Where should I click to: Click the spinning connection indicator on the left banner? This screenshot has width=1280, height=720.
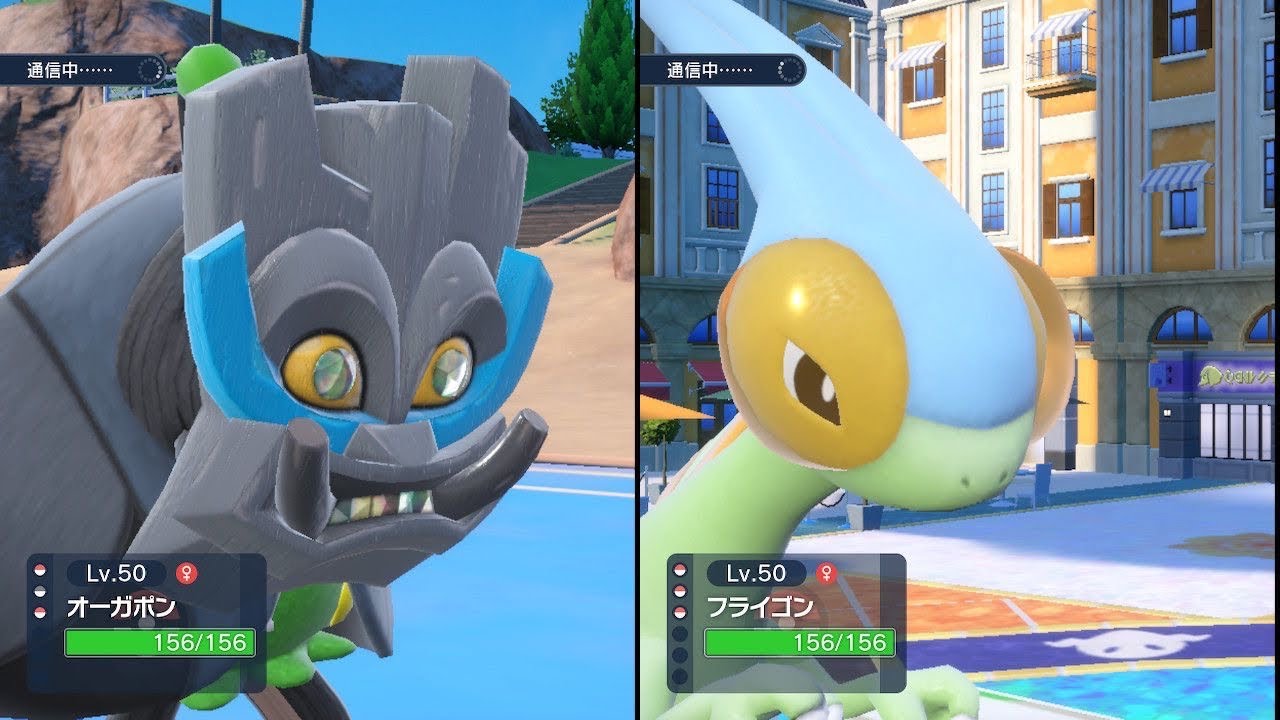[x=150, y=70]
